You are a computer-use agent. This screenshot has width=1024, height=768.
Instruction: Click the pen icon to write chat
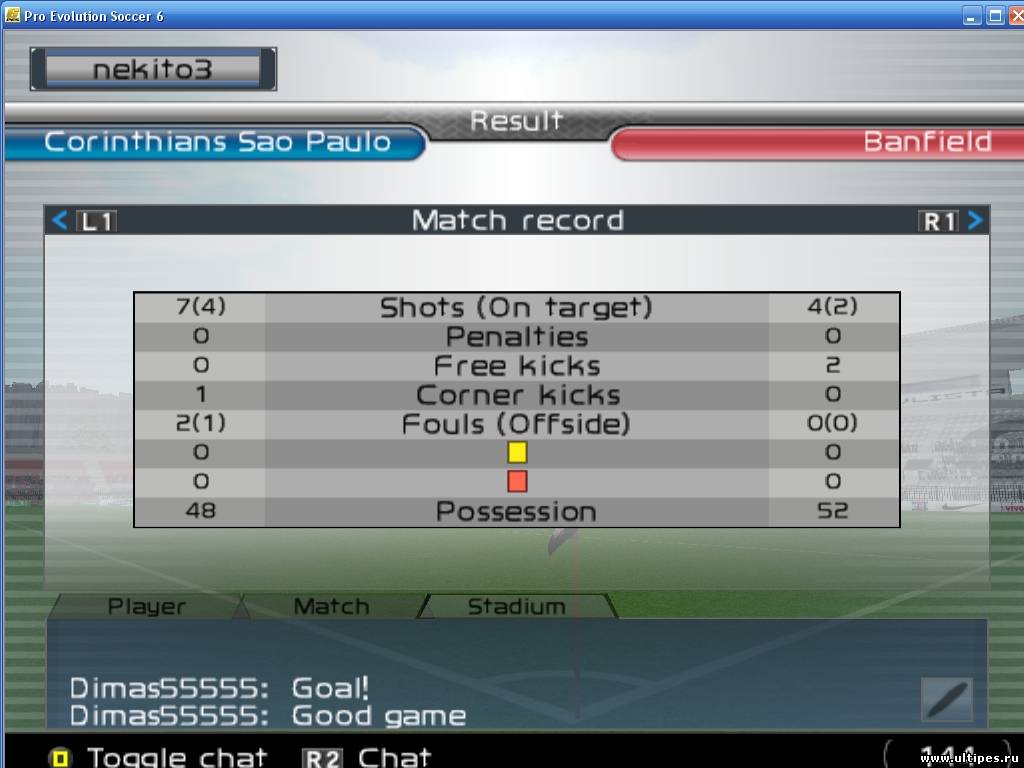[946, 699]
